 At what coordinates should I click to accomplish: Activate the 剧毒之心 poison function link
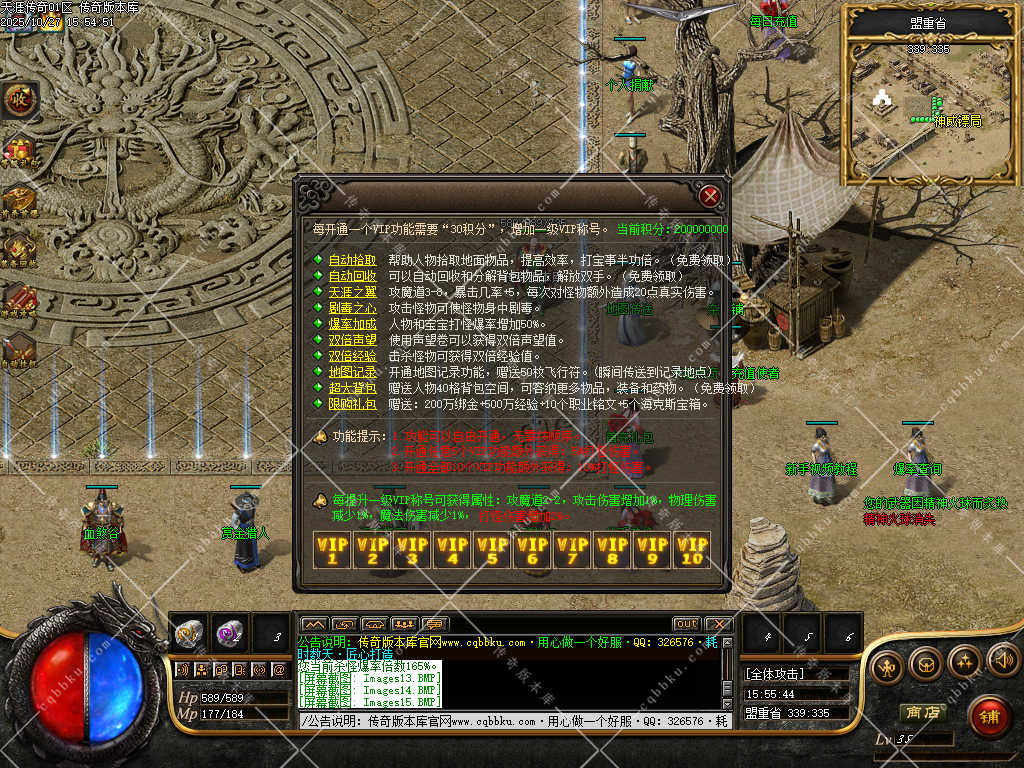(x=352, y=308)
